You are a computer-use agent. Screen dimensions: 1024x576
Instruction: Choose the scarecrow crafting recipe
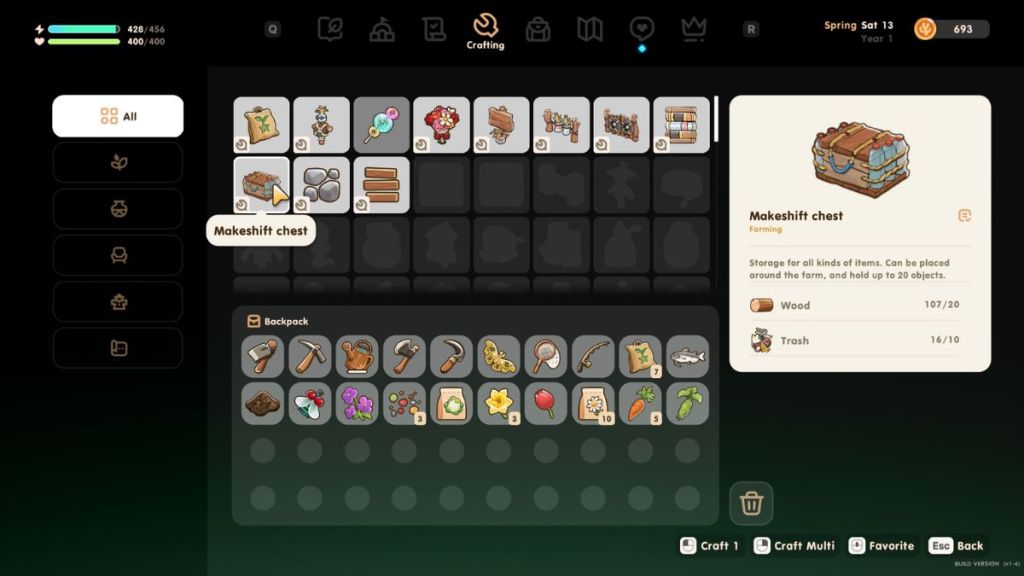(322, 125)
